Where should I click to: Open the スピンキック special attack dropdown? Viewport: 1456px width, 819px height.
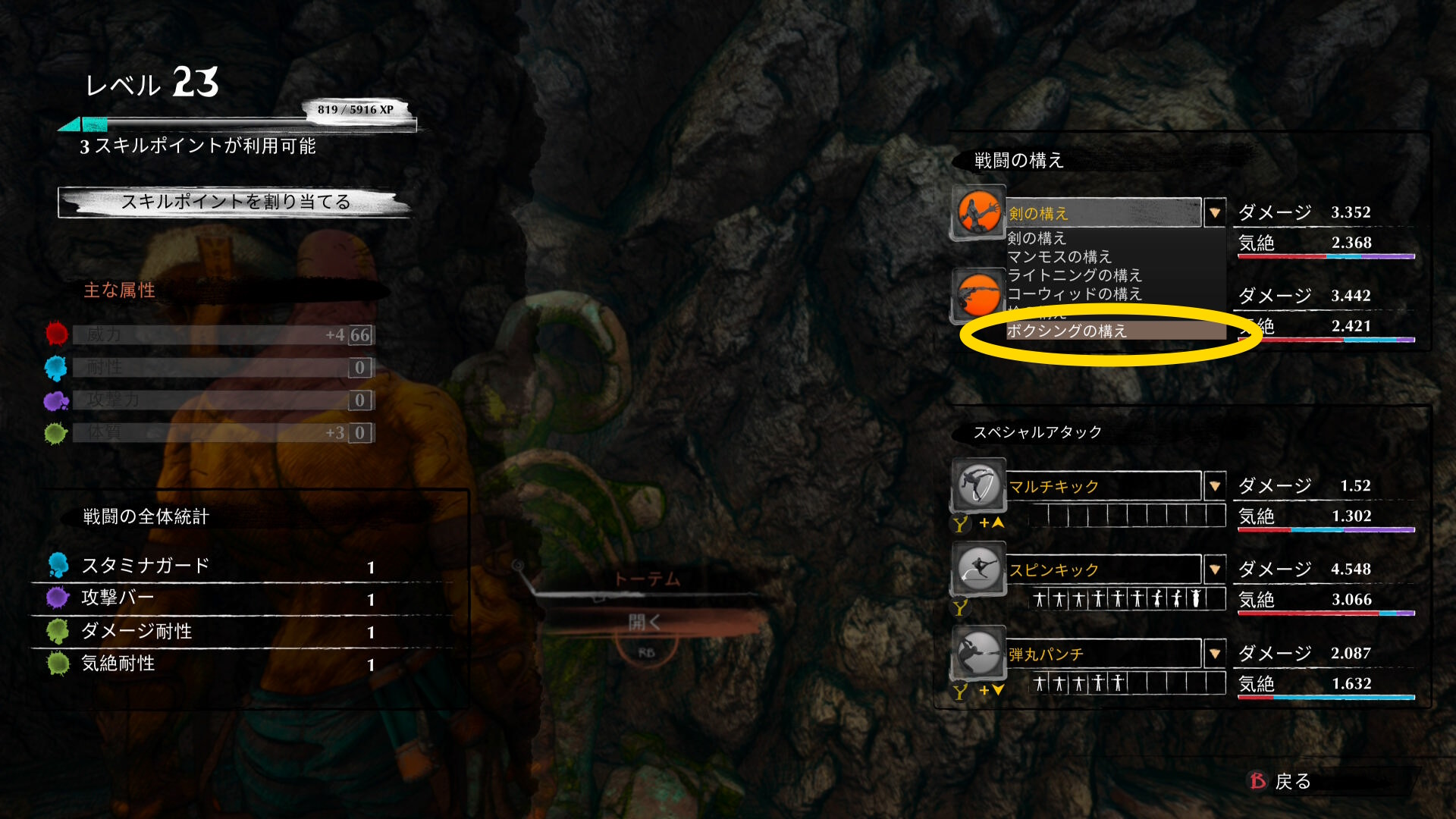coord(1215,570)
